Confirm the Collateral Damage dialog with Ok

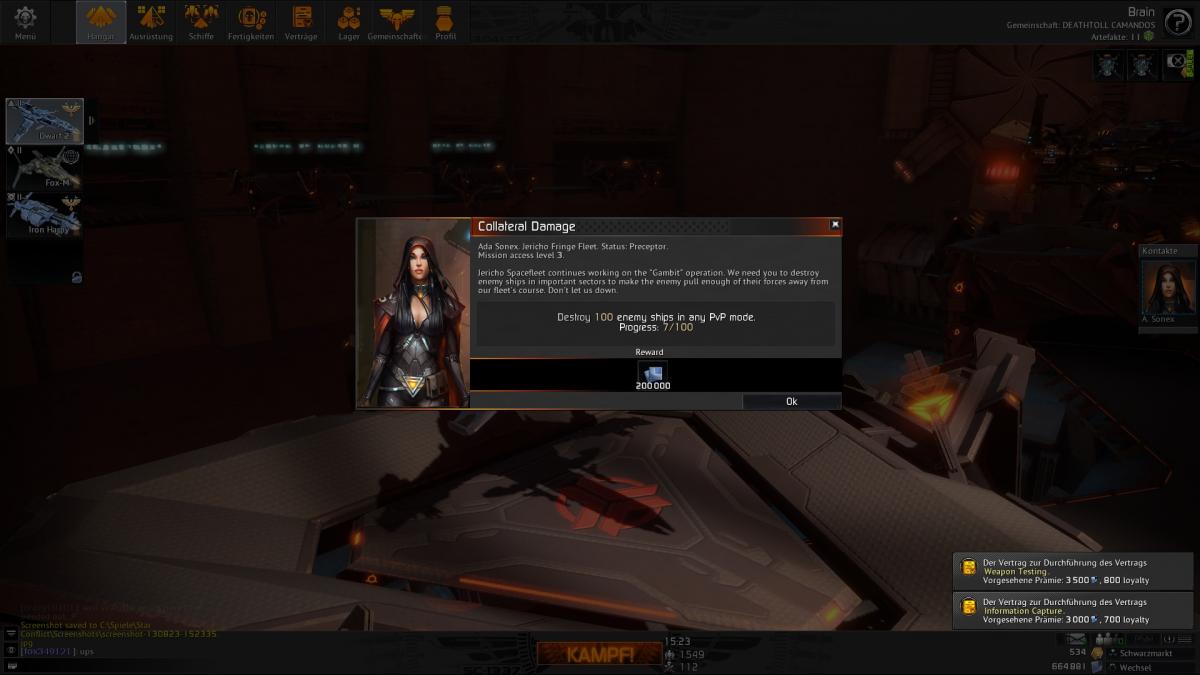click(x=791, y=401)
